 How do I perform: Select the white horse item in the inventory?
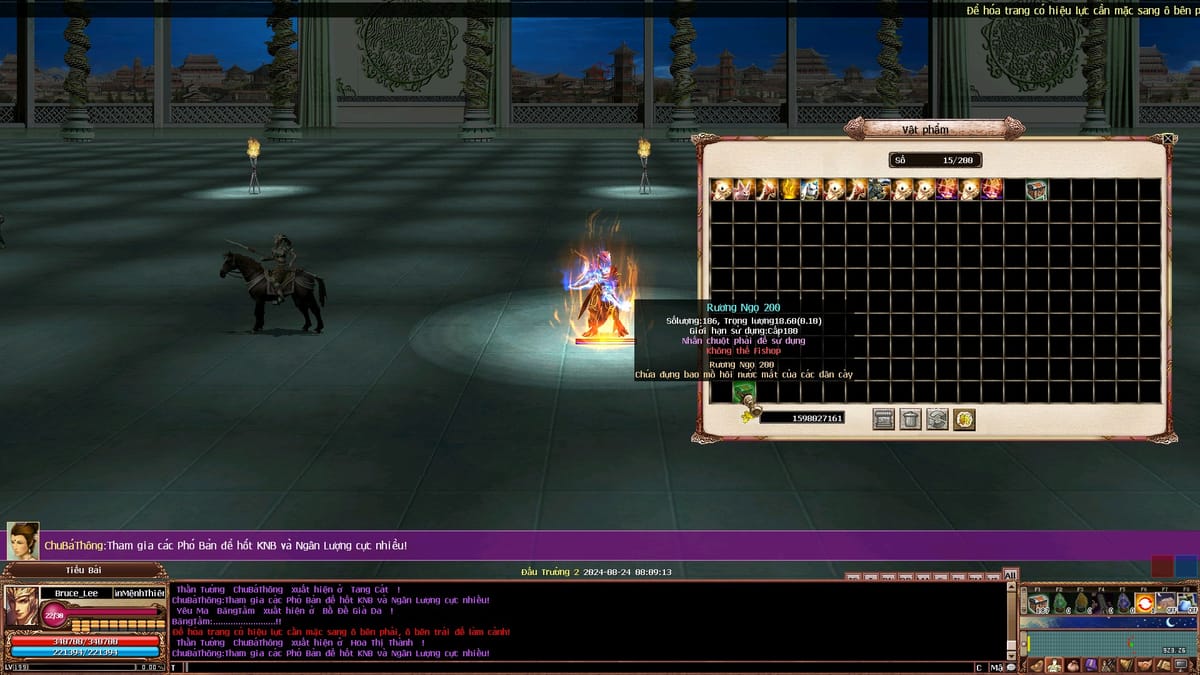[x=812, y=189]
